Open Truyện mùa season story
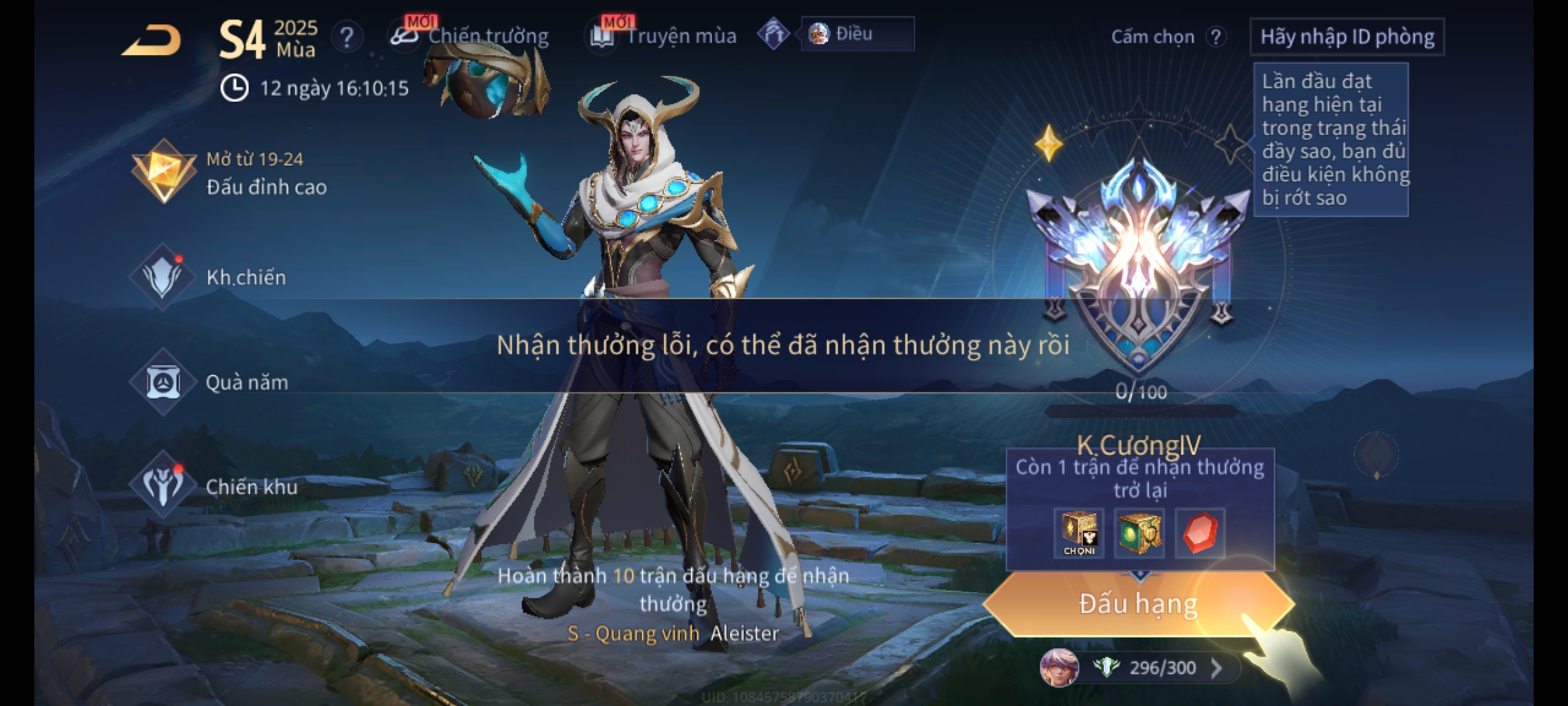 [x=664, y=36]
